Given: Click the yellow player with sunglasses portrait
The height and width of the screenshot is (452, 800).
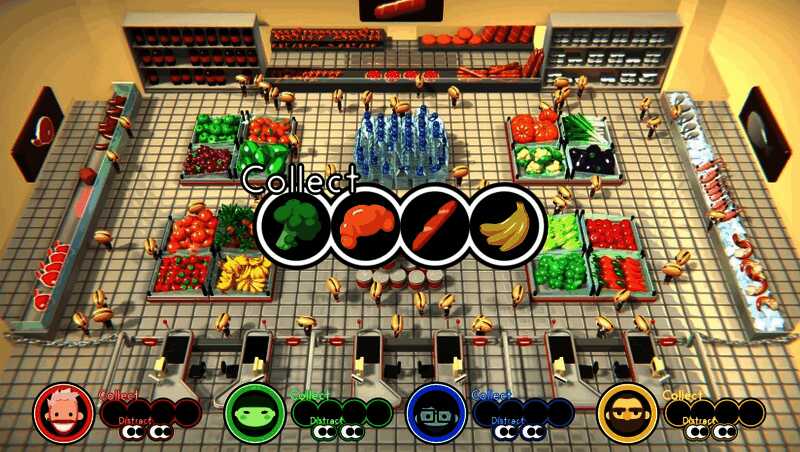Looking at the screenshot, I should point(624,412).
